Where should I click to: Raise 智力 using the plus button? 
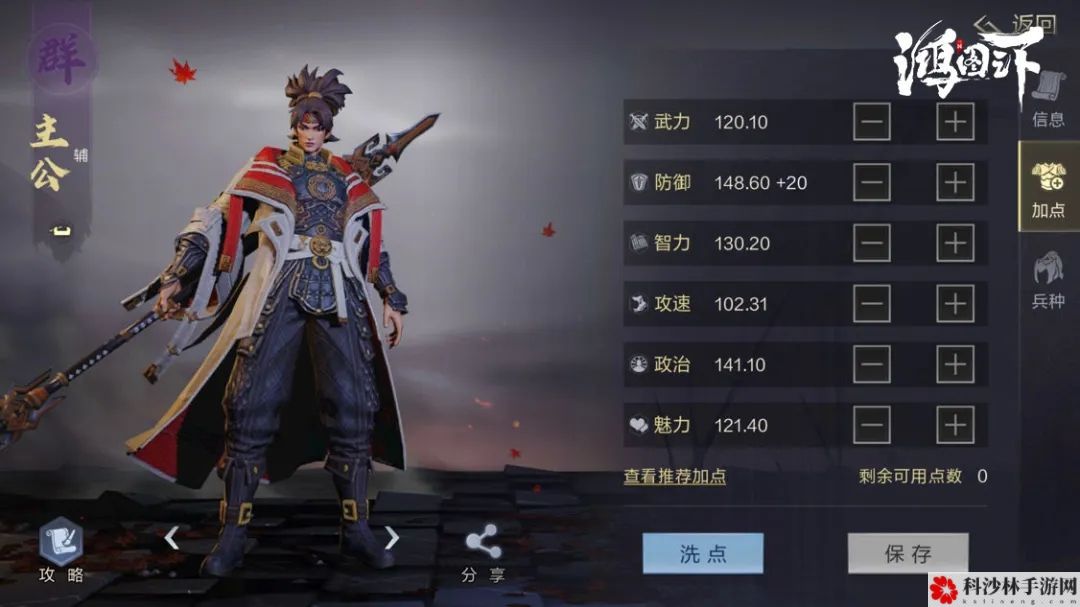coord(955,243)
